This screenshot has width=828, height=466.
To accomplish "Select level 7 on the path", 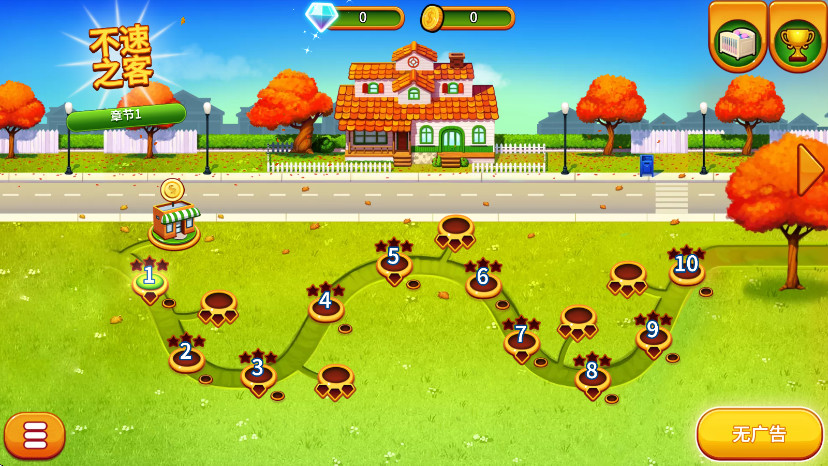I will 521,336.
